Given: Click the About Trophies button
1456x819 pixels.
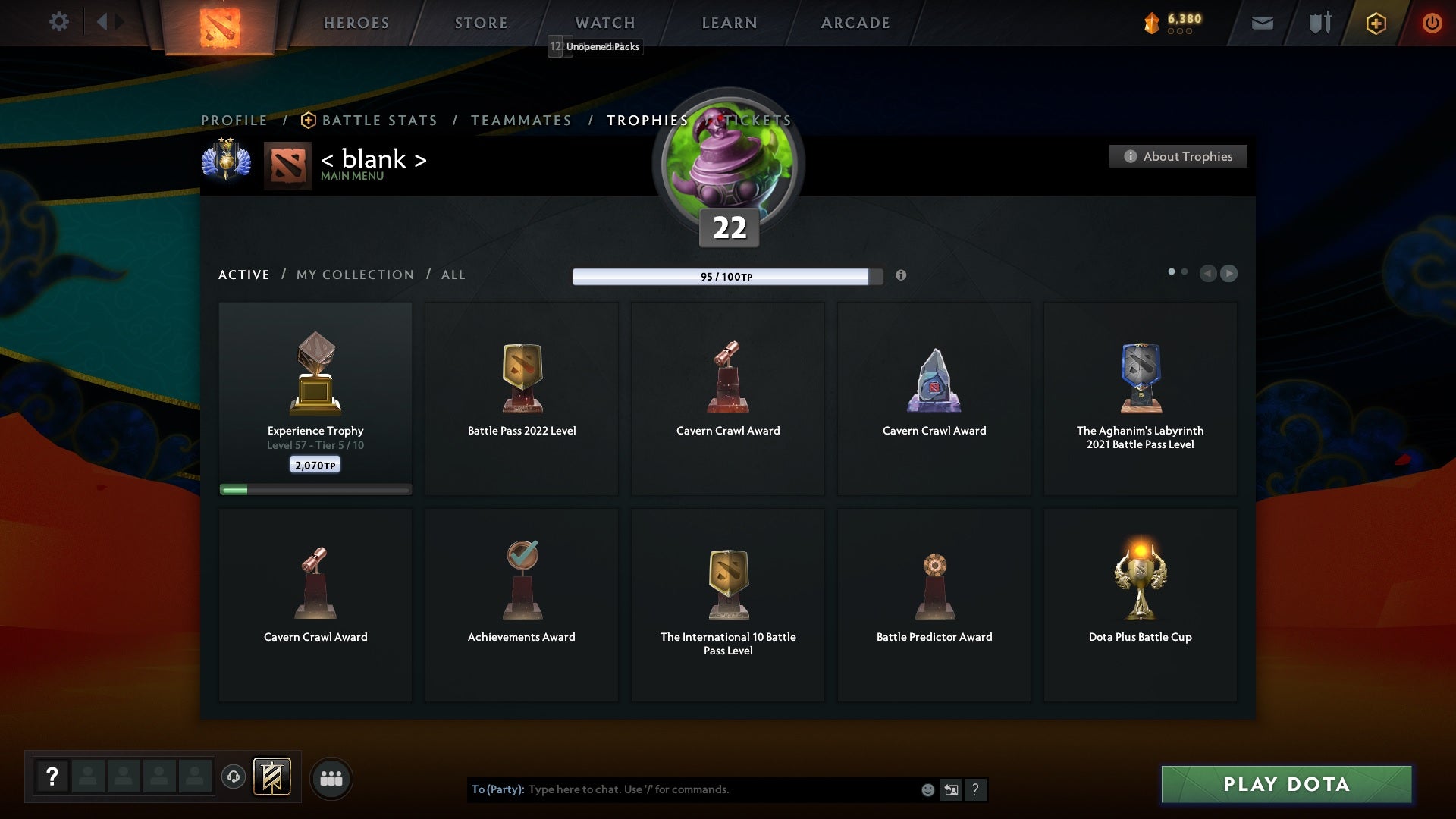Looking at the screenshot, I should tap(1178, 156).
